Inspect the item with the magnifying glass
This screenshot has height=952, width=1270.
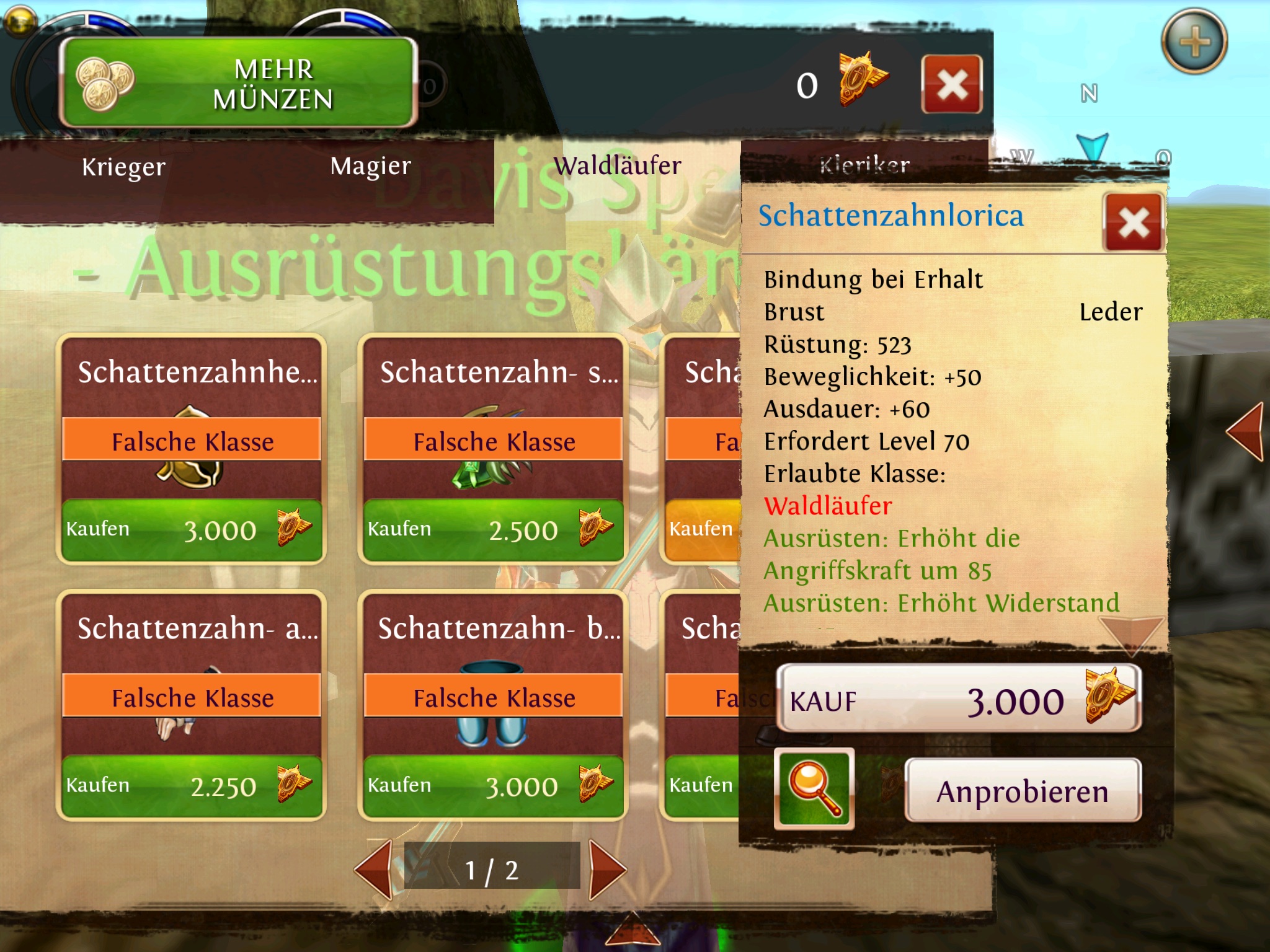tap(814, 788)
